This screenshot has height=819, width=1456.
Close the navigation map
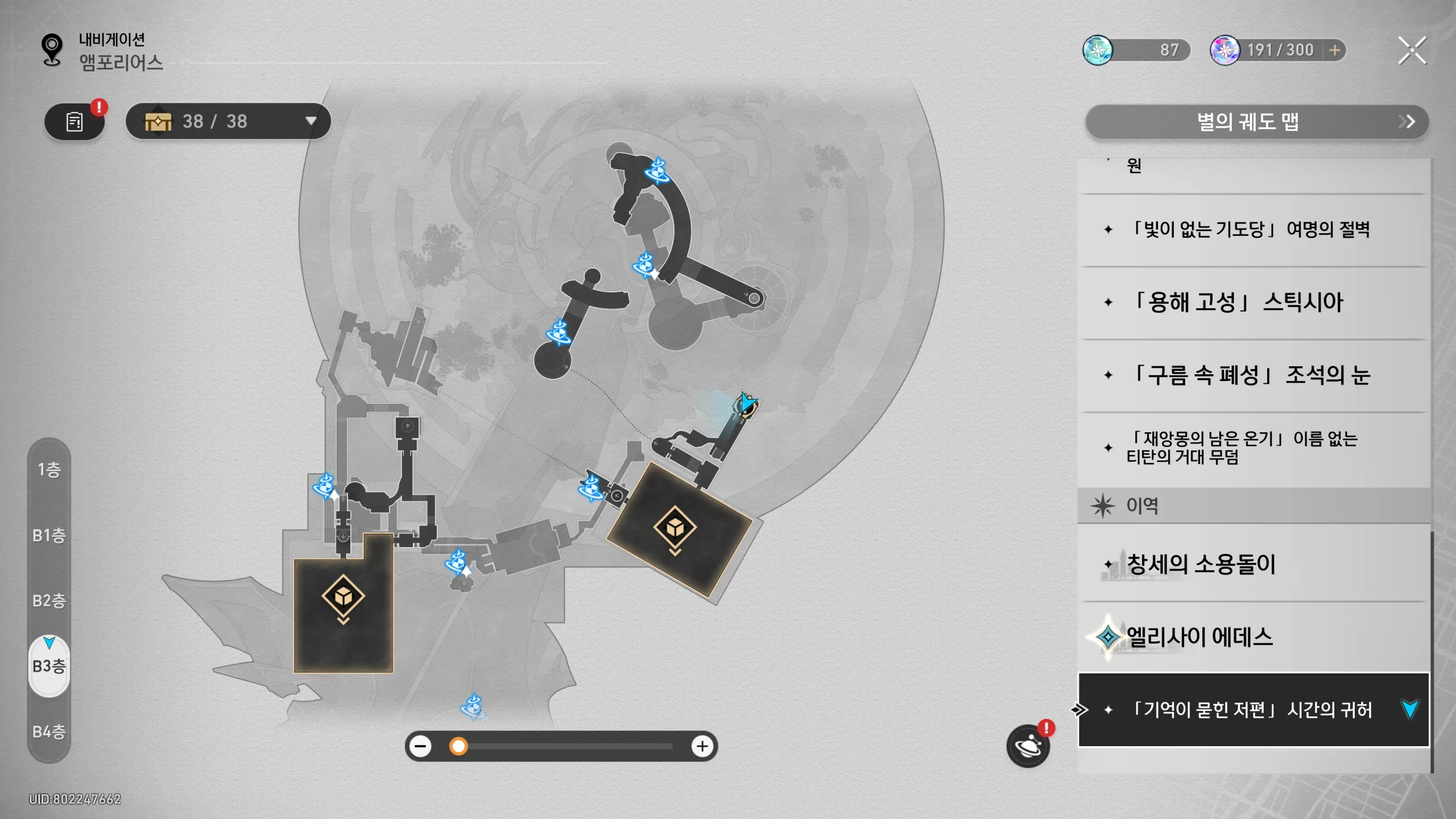pos(1412,51)
